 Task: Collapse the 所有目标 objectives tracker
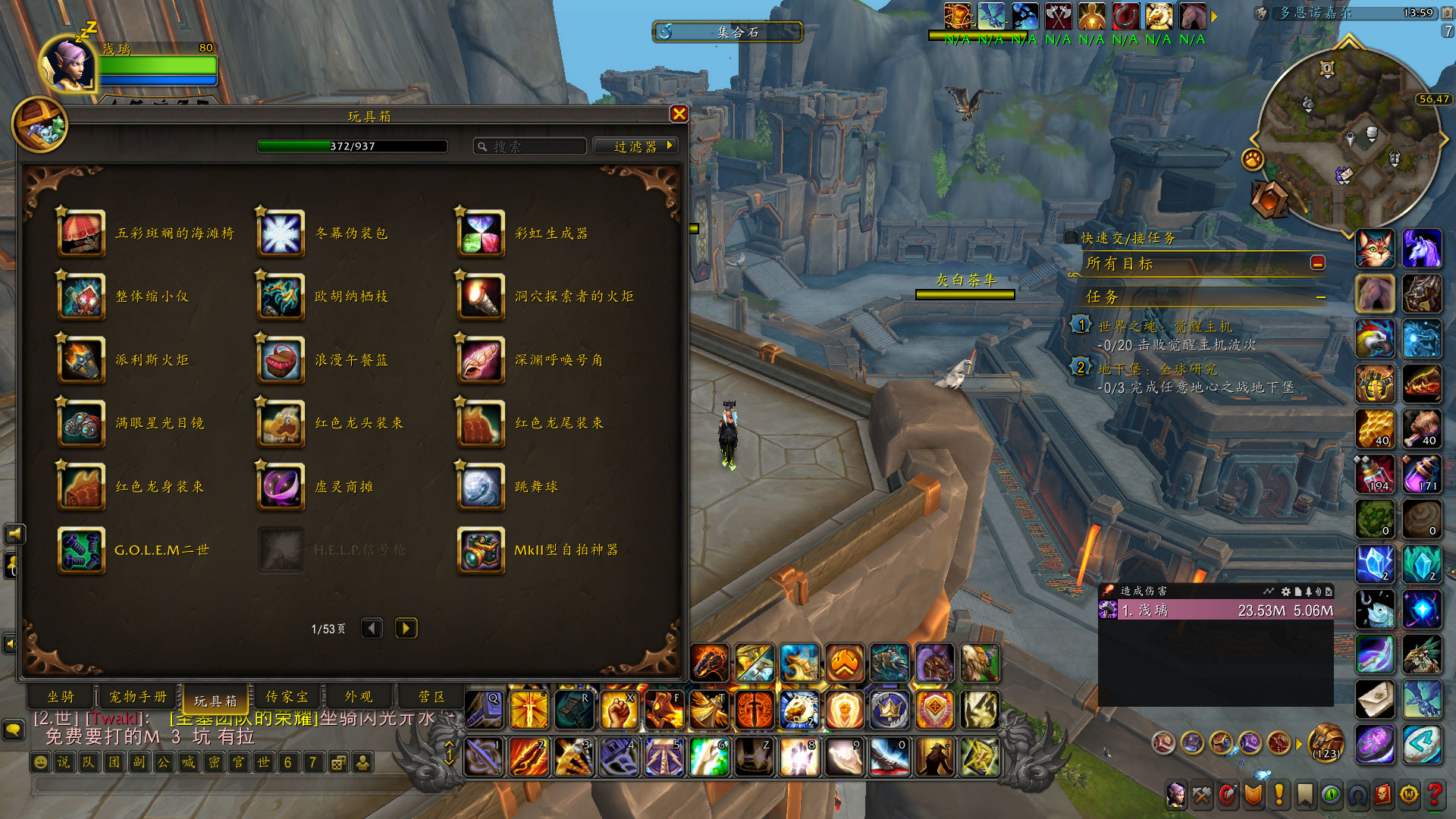coord(1318,263)
